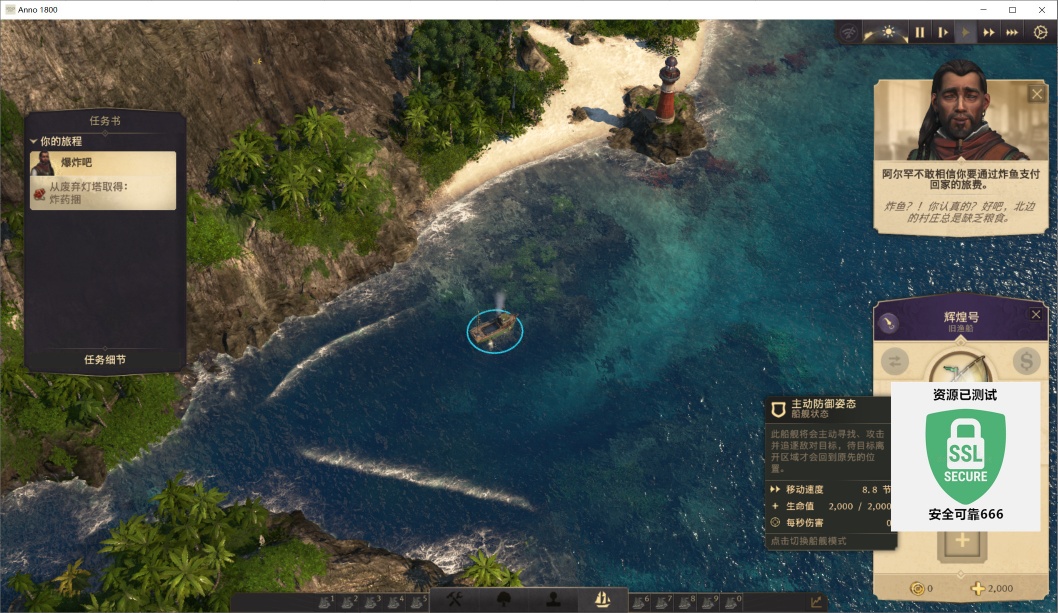The width and height of the screenshot is (1058, 613).
Task: Close the Anno 1800 window
Action: [x=1040, y=9]
